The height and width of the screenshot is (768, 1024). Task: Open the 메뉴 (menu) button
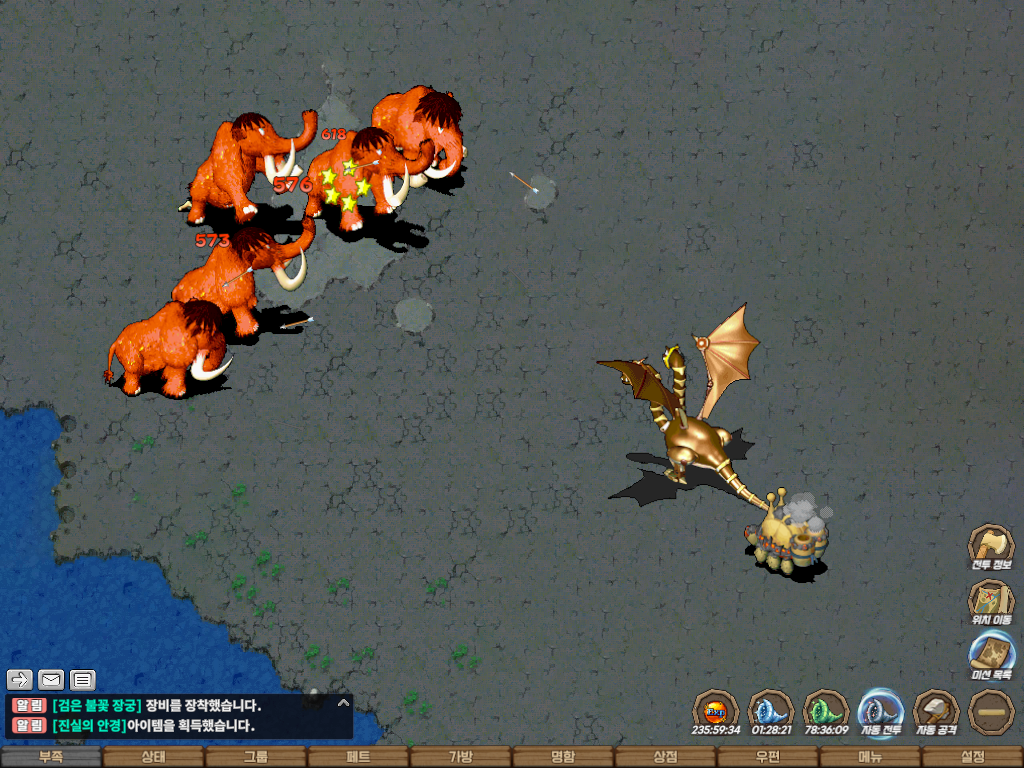870,757
